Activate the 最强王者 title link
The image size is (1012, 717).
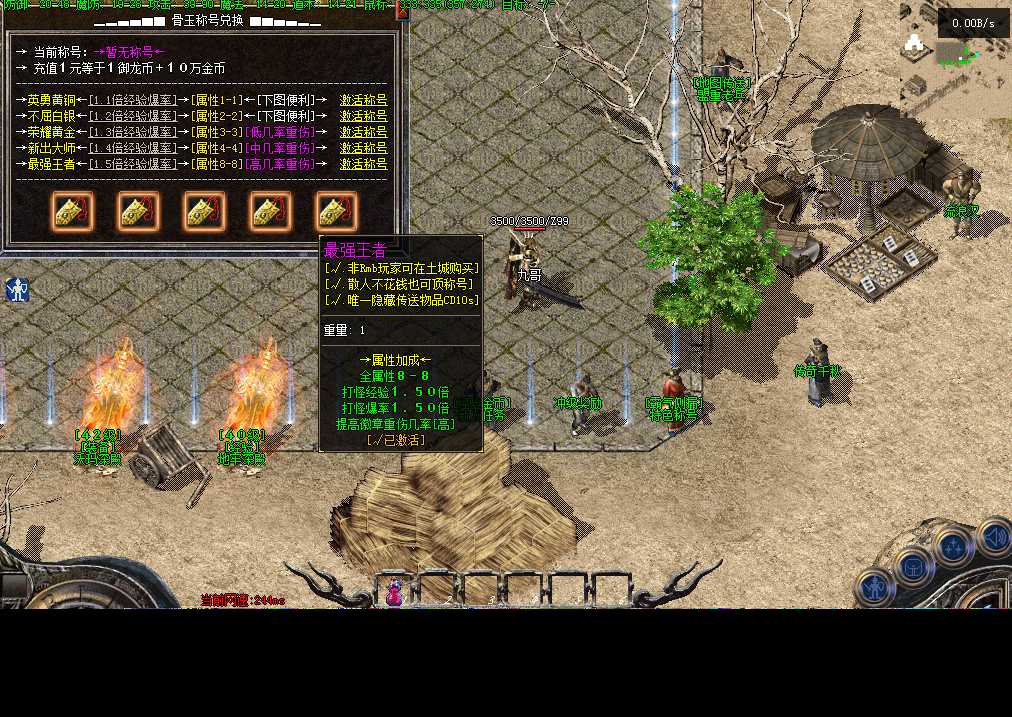click(x=362, y=164)
